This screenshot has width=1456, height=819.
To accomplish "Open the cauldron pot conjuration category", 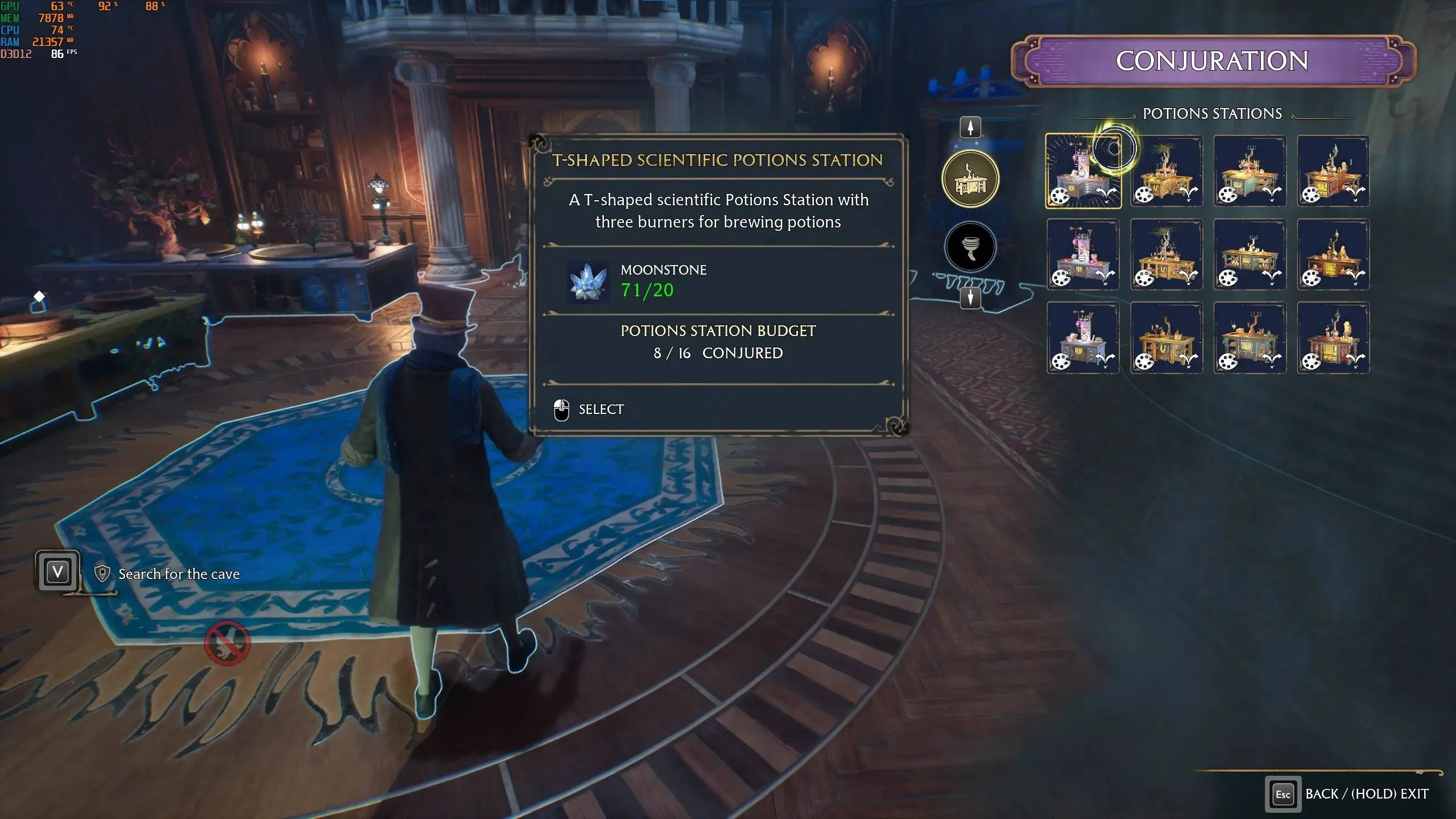I will point(970,247).
